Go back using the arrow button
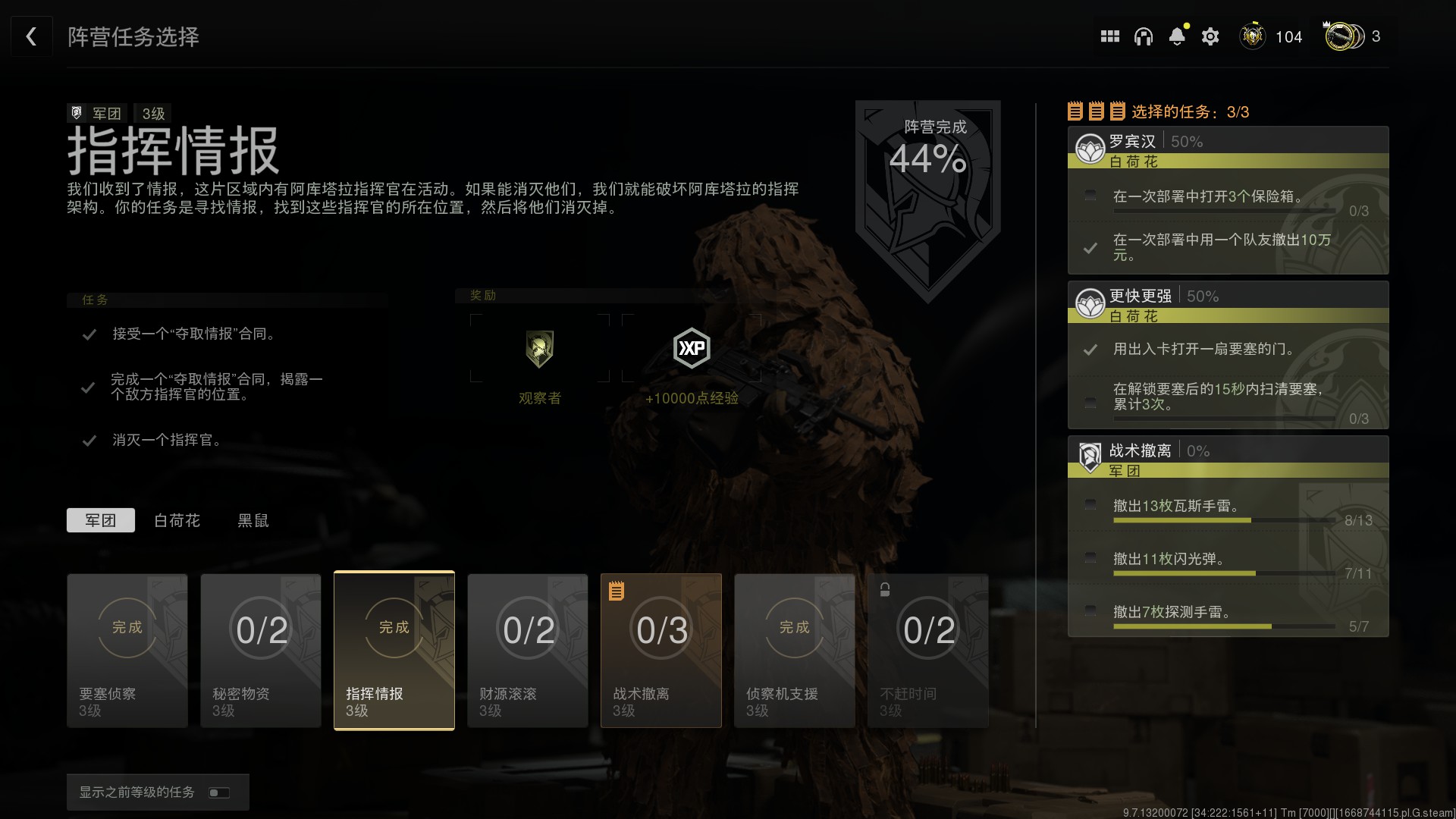1456x819 pixels. pos(31,36)
